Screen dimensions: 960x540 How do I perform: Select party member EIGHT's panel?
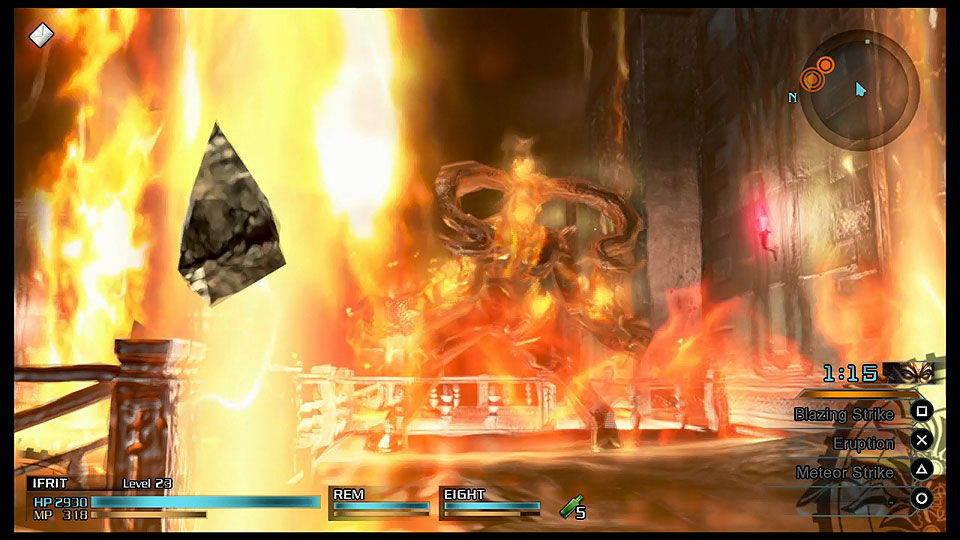coord(491,501)
